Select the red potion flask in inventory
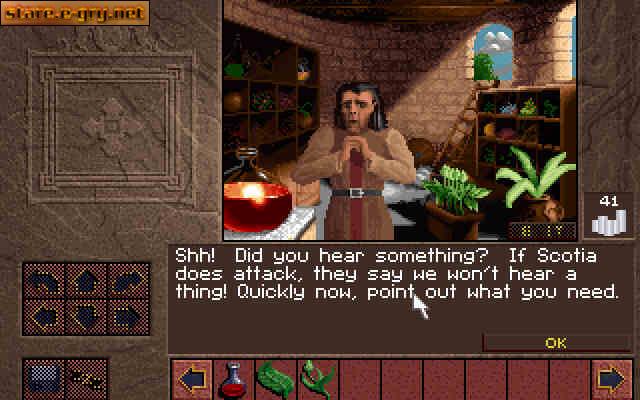 pos(232,379)
